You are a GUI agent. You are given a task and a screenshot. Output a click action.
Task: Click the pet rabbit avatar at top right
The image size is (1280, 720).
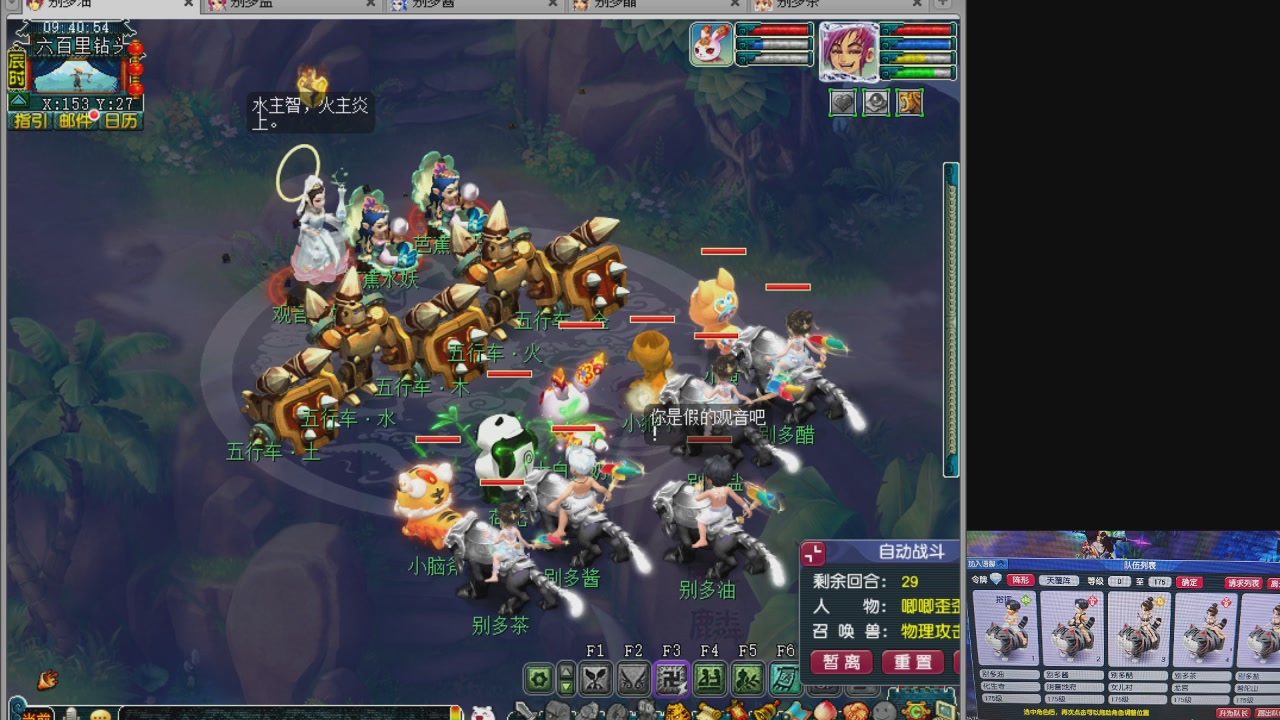click(712, 47)
